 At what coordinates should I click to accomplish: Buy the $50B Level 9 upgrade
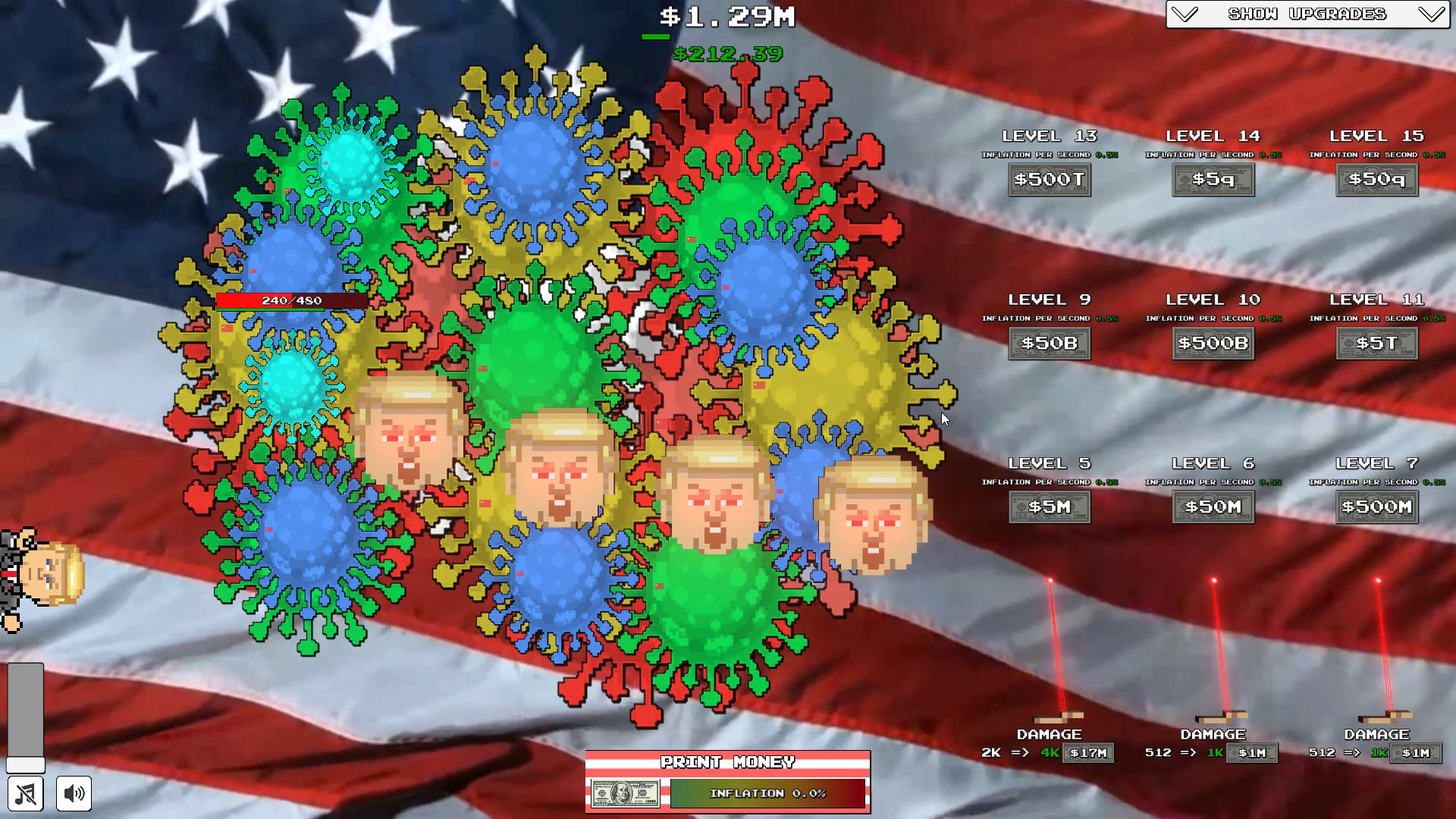pyautogui.click(x=1050, y=343)
